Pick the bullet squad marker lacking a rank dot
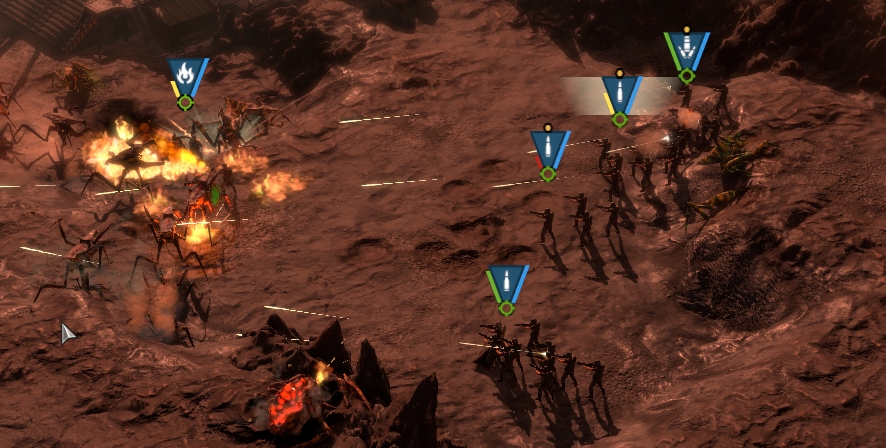The width and height of the screenshot is (886, 448). 506,285
